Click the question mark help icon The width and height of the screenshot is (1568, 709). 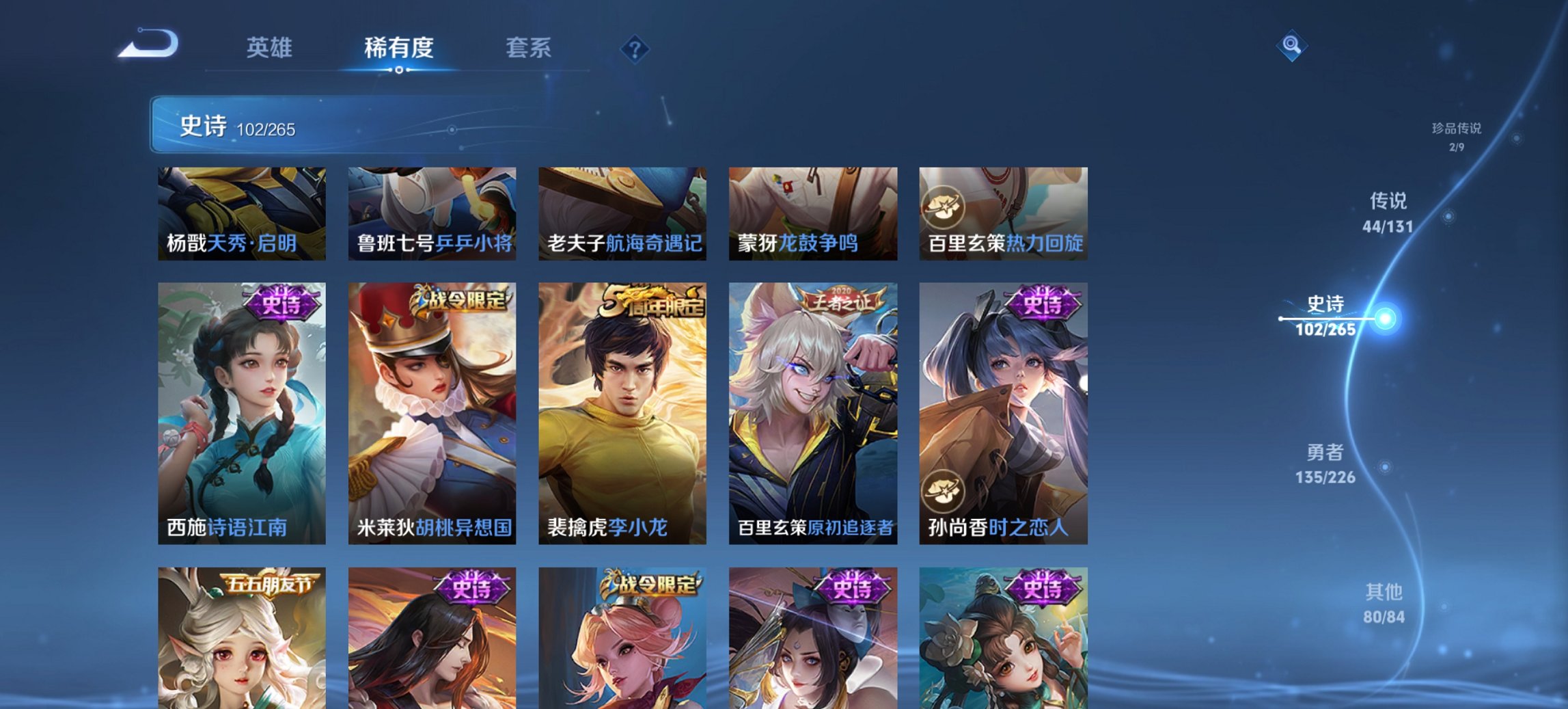(x=635, y=49)
